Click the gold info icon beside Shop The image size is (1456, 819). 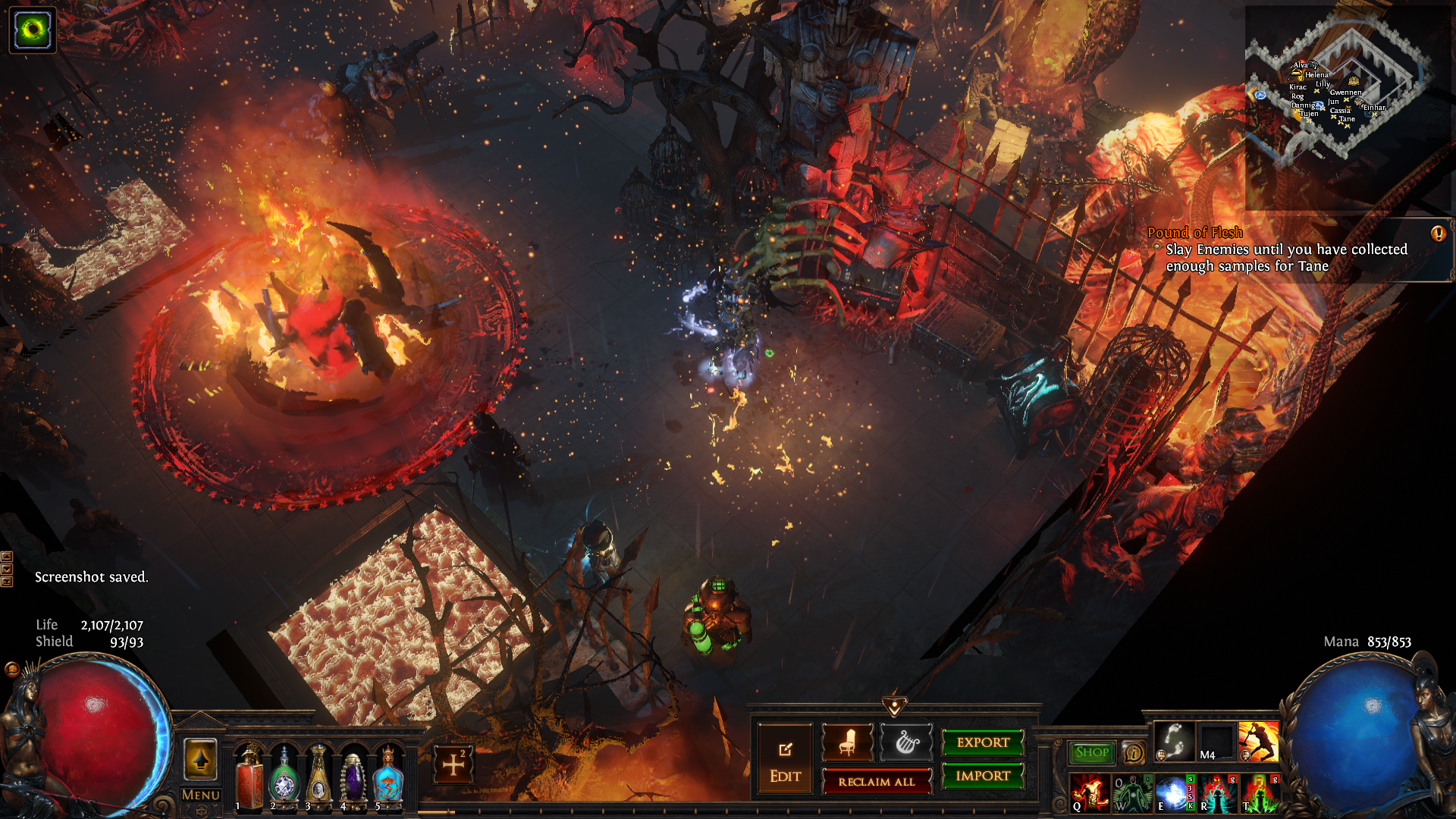tap(1134, 752)
